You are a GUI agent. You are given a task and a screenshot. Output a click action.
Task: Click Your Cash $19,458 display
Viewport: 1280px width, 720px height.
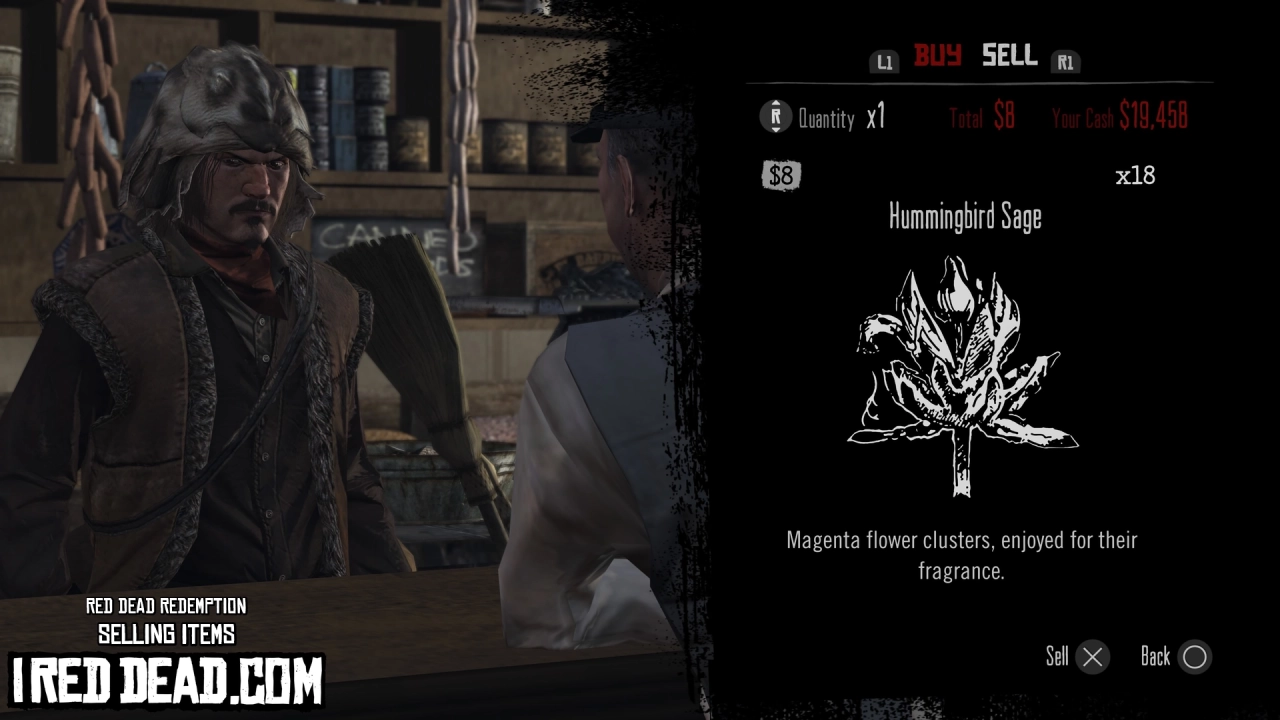coord(1120,116)
